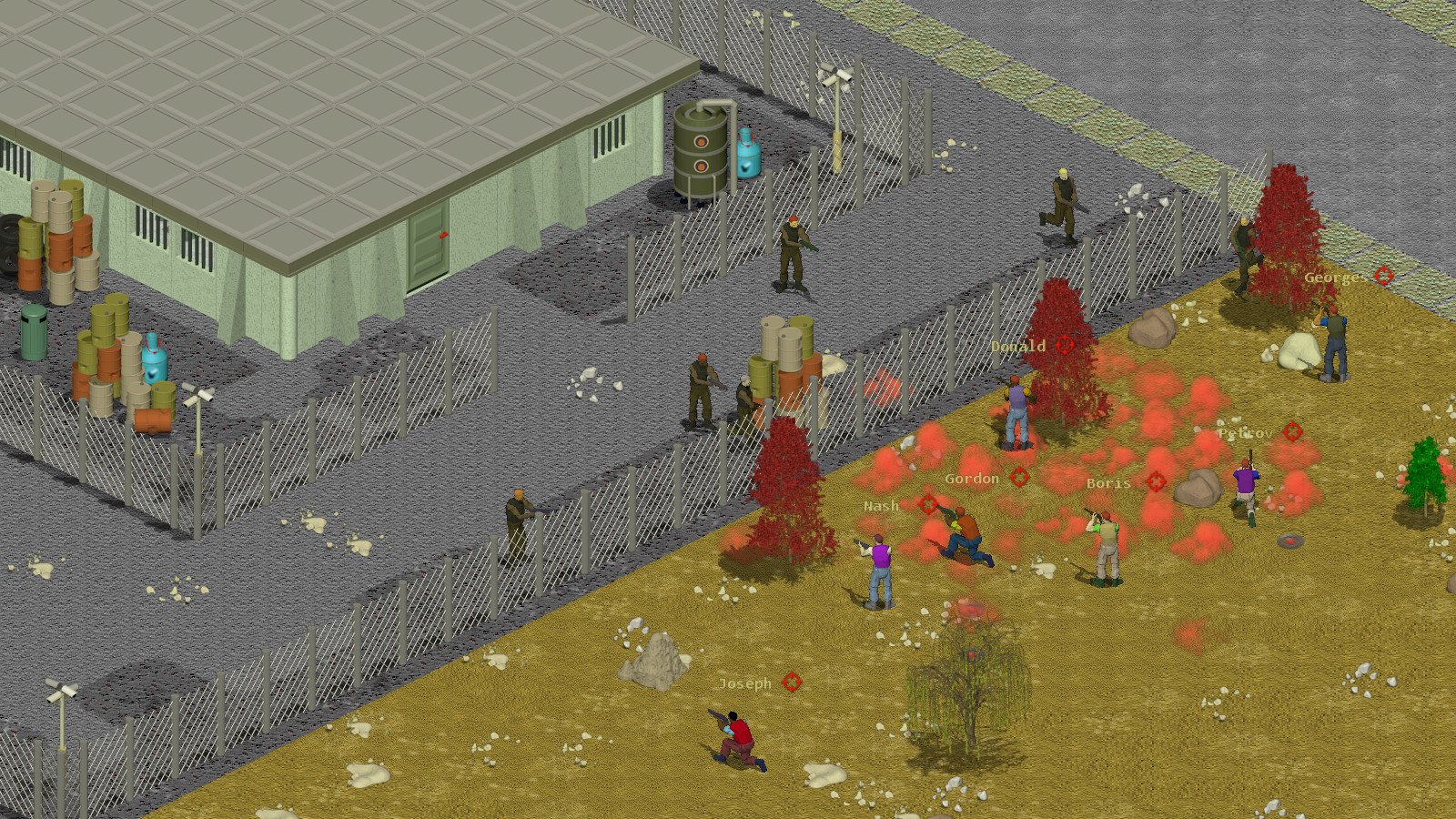Screen dimensions: 1456x819
Task: Click Donald's red crosshair target marker
Action: pos(1065,346)
